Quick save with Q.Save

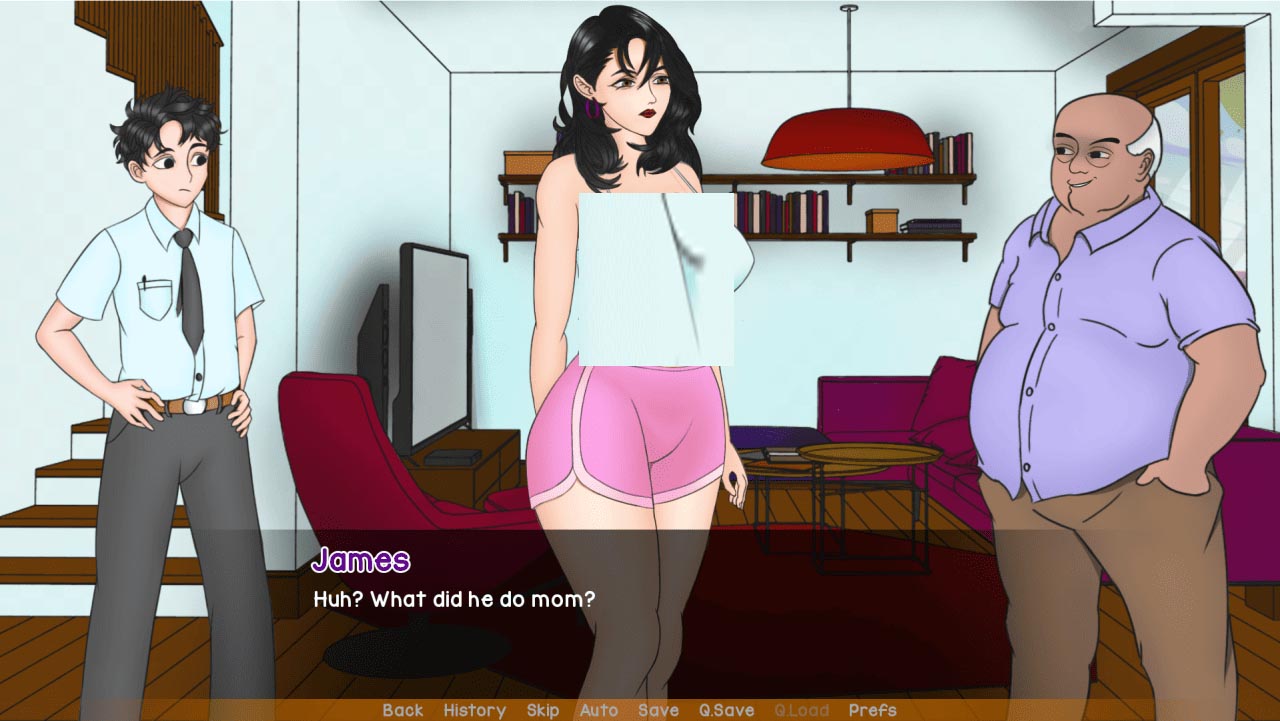(726, 710)
